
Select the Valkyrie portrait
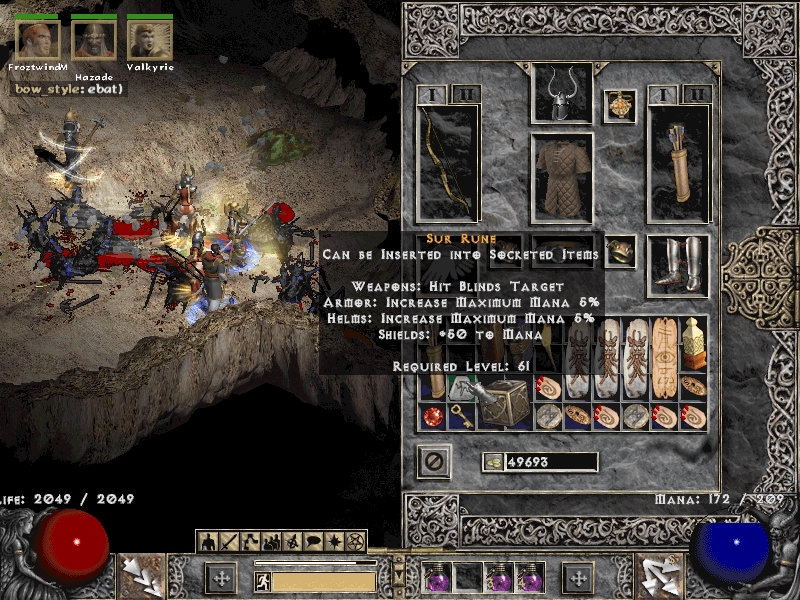(x=150, y=39)
